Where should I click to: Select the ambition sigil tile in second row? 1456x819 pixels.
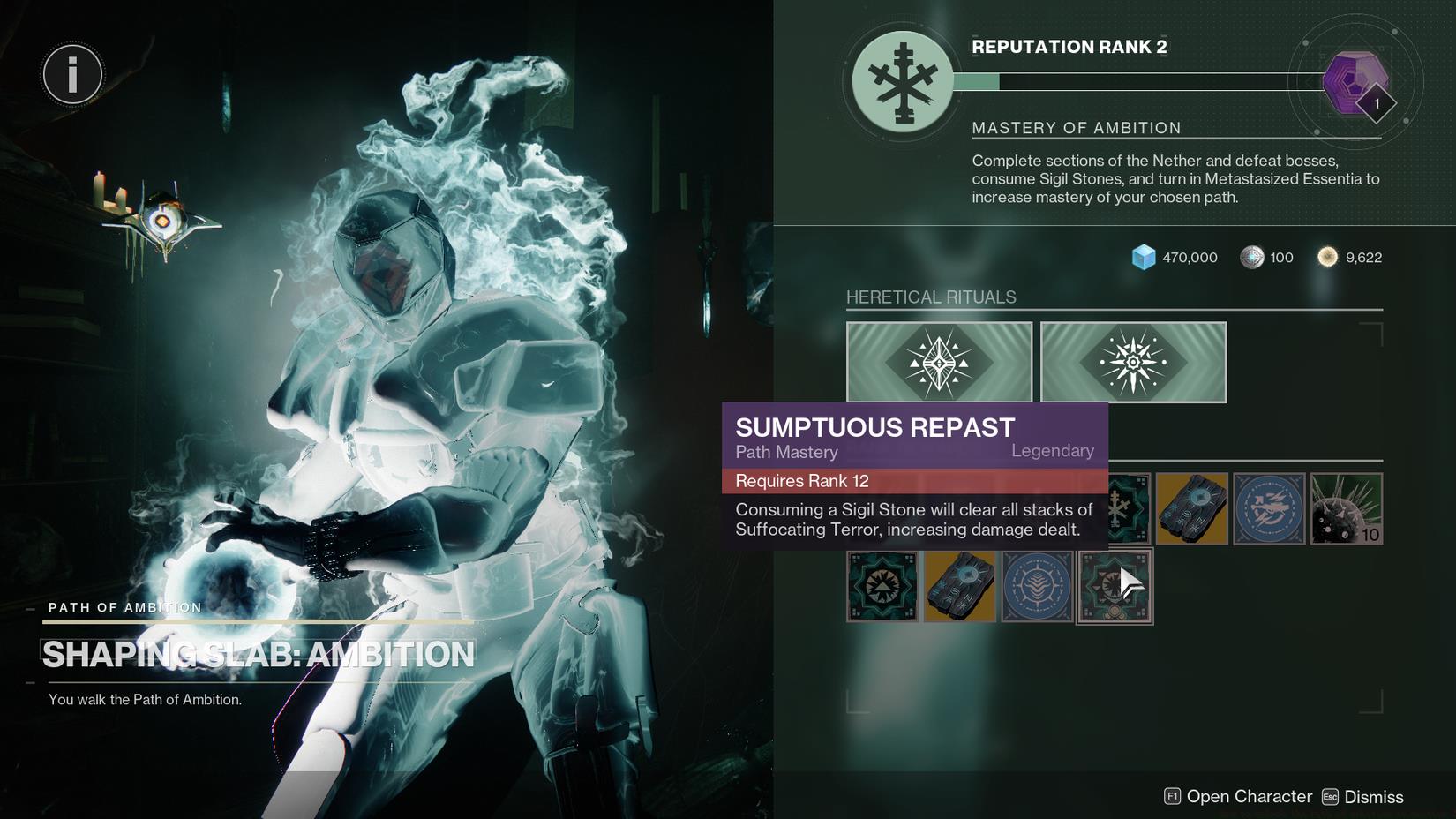click(x=882, y=586)
